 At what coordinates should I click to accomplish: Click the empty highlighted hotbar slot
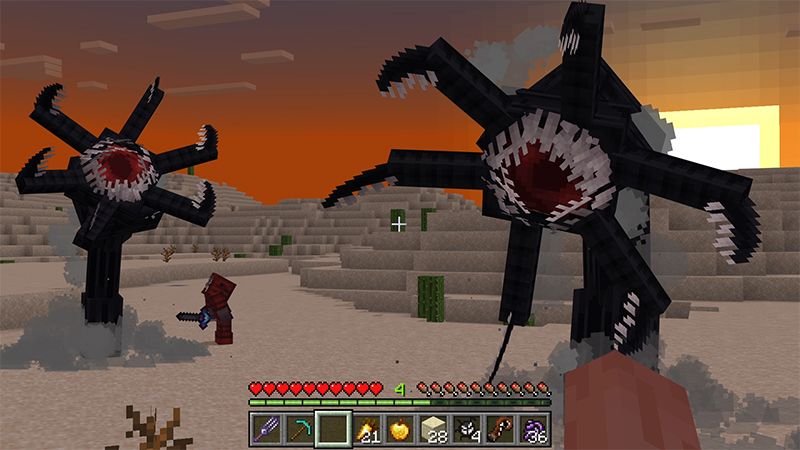coord(334,428)
